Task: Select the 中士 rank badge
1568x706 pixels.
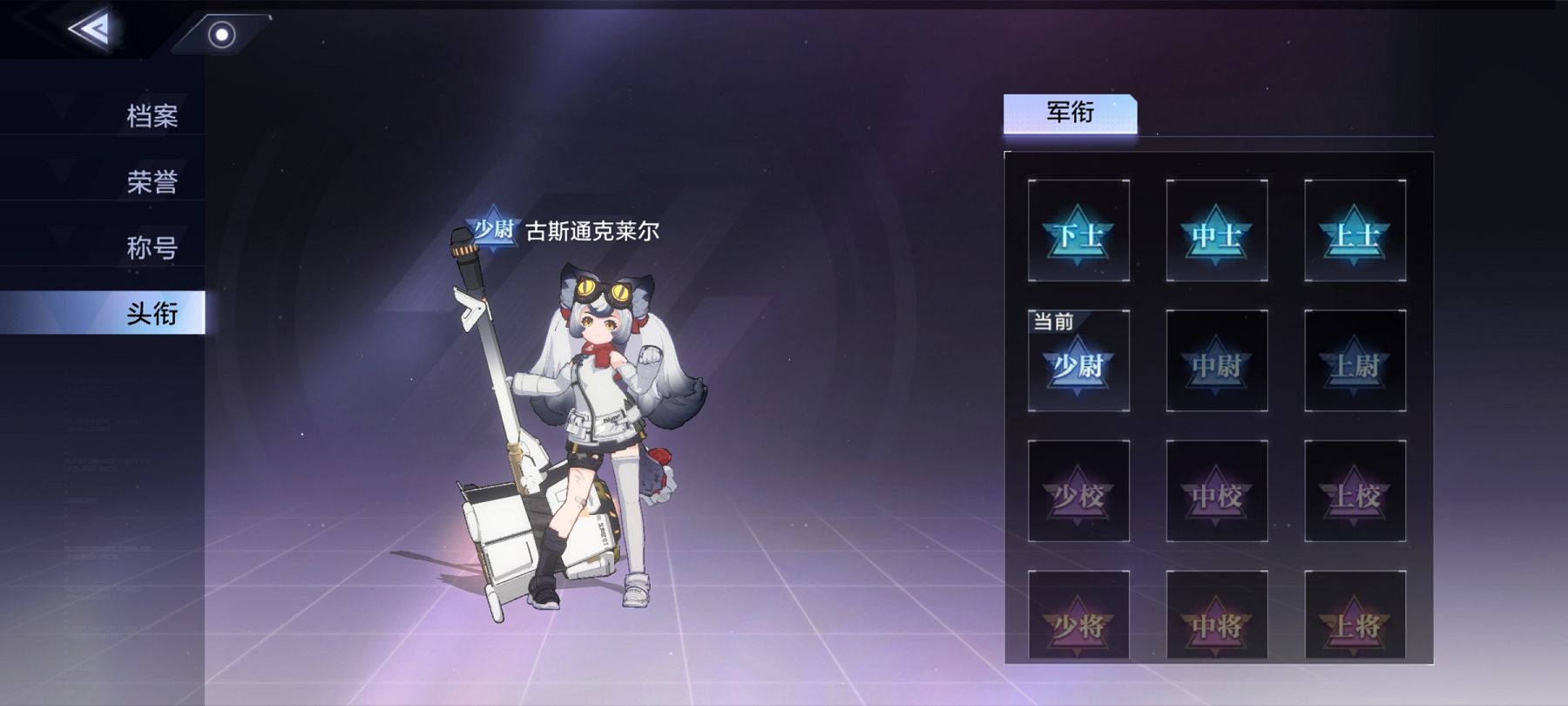Action: (x=1216, y=232)
